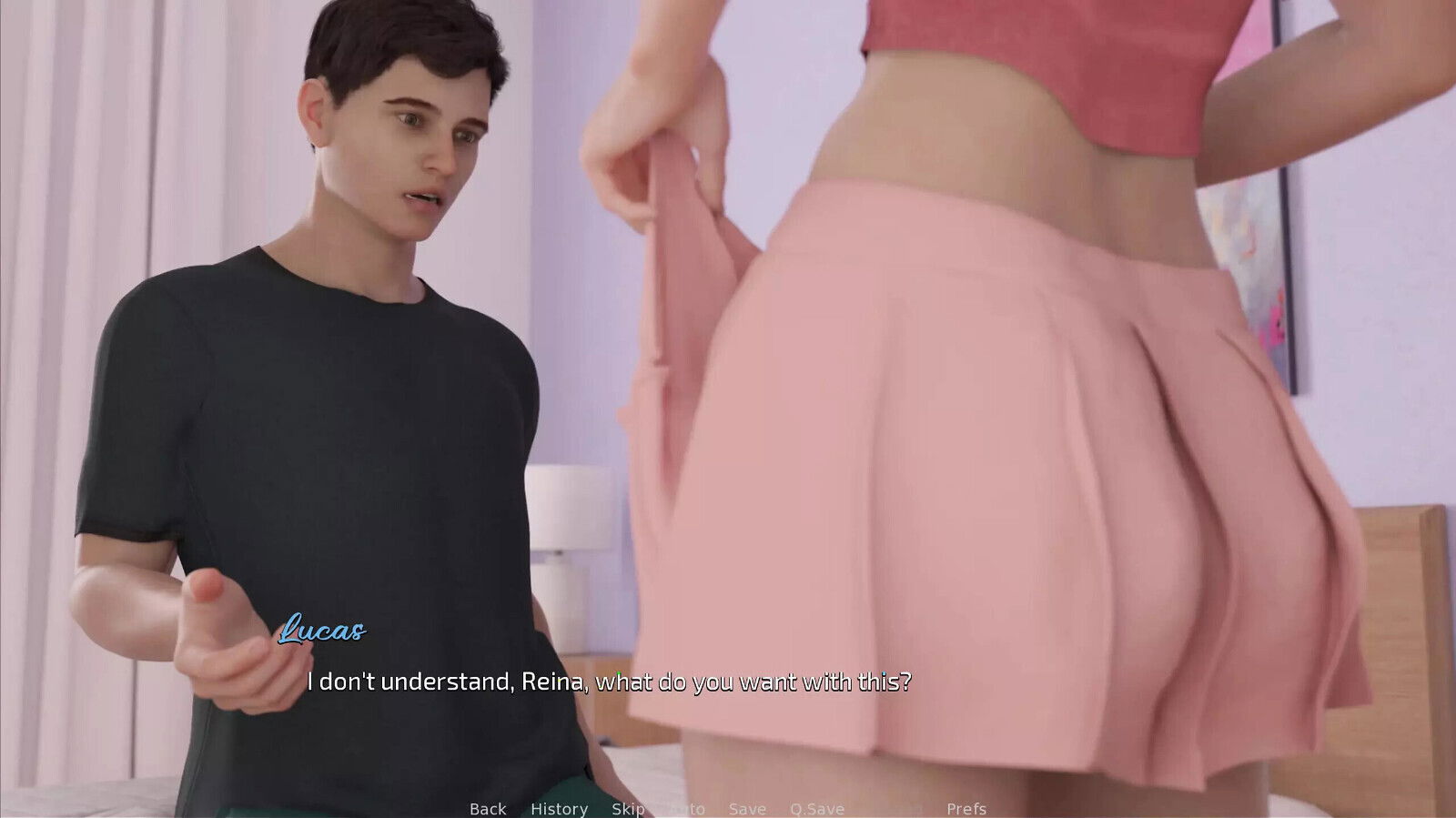
Task: Click "Back" to rewind the dialogue
Action: (488, 808)
